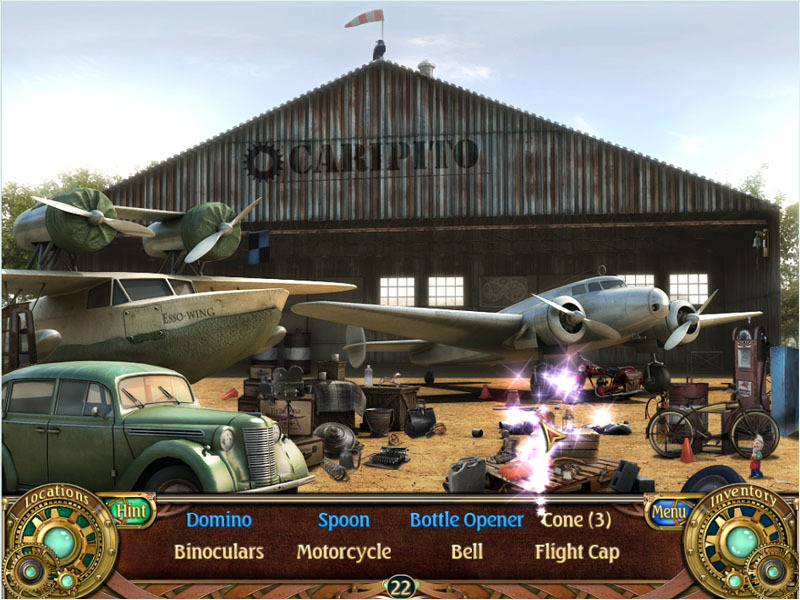Click the Bell list entry
The image size is (800, 600).
tap(466, 551)
